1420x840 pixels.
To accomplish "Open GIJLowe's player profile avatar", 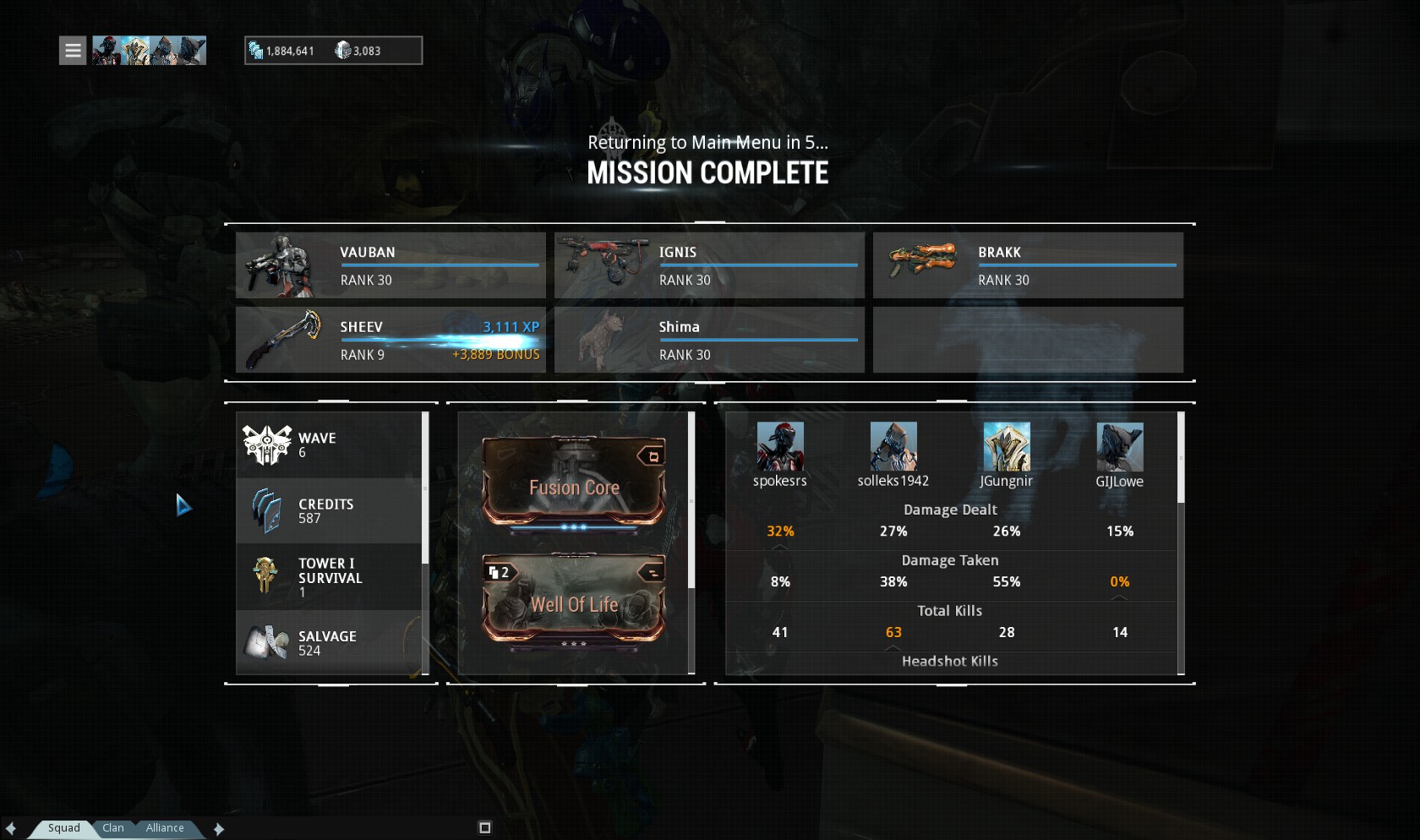I will [1119, 447].
